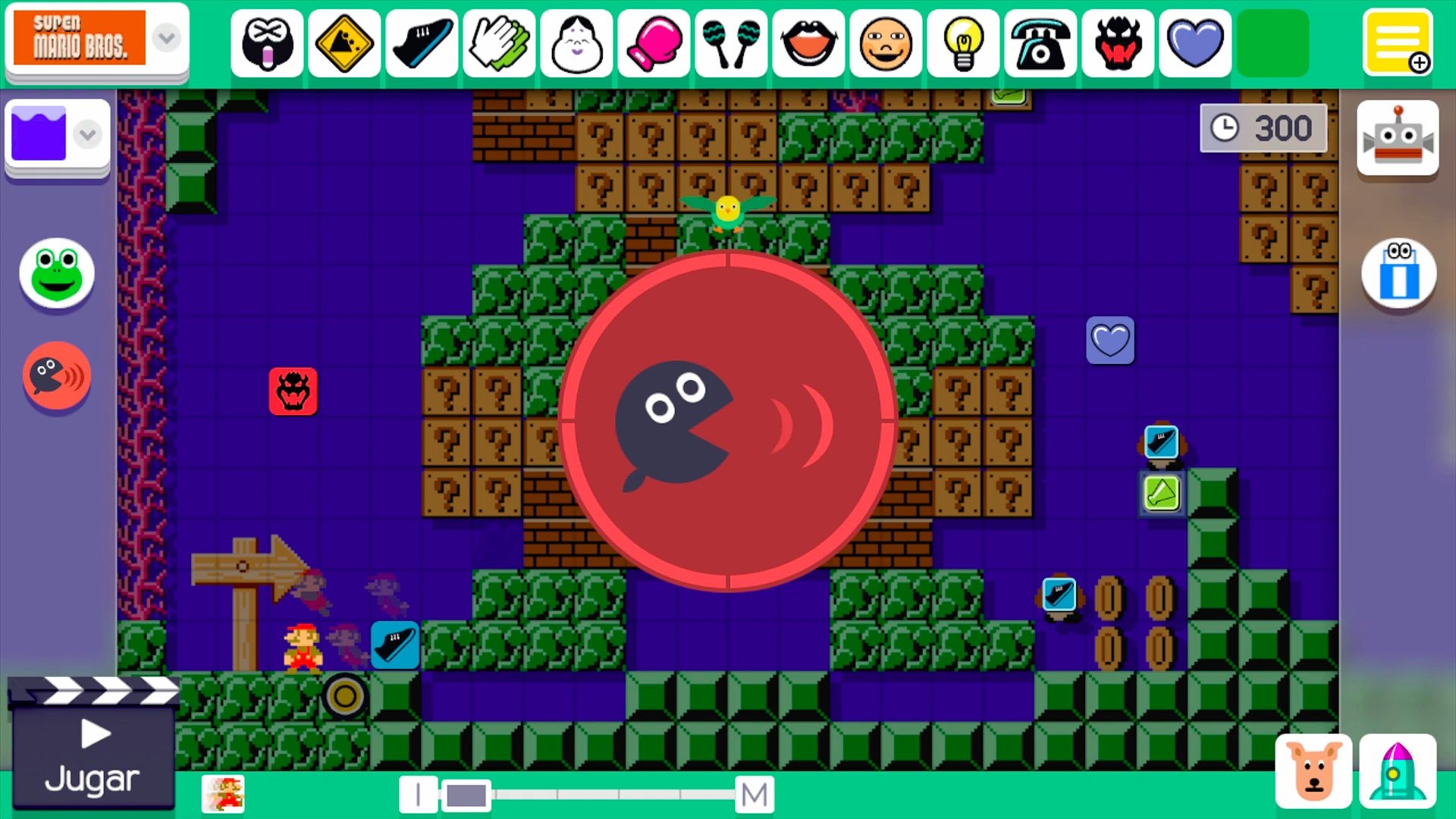The image size is (1456, 819).
Task: Toggle the sun effect in the toolbar
Action: point(885,43)
